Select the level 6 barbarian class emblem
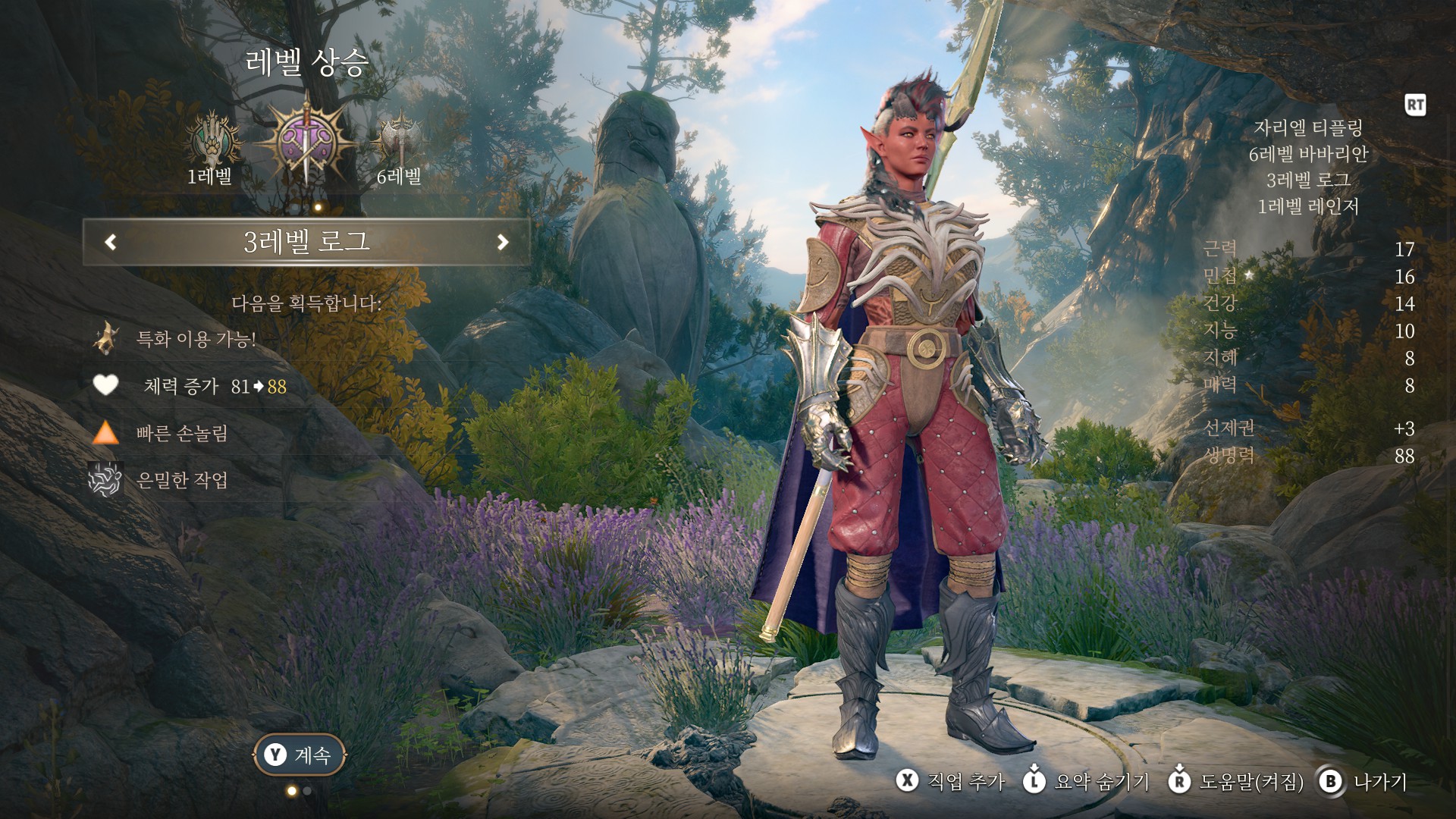Screen dimensions: 1456x819 point(398,140)
